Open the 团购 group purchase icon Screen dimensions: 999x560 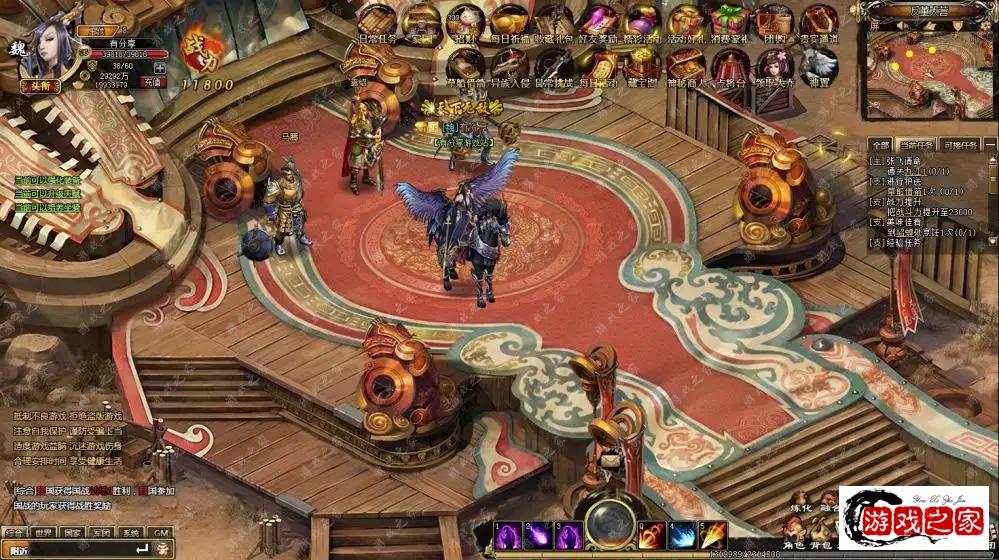point(773,21)
